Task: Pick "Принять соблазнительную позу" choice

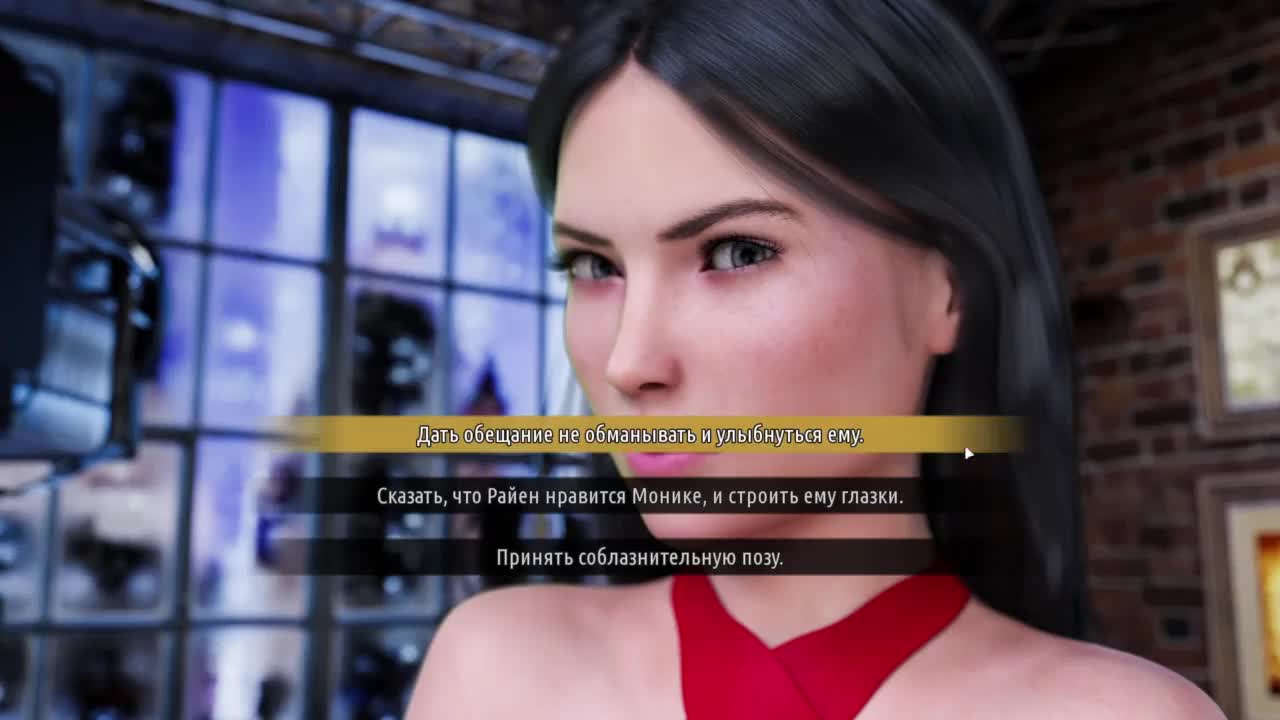Action: click(640, 558)
